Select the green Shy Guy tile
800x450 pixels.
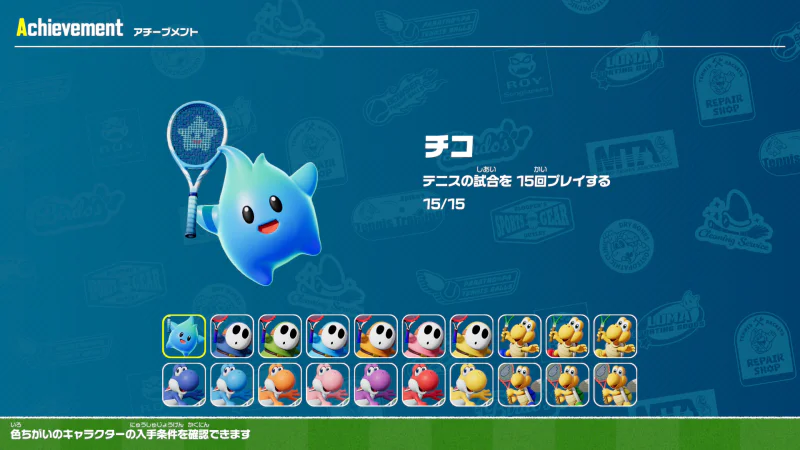(280, 336)
